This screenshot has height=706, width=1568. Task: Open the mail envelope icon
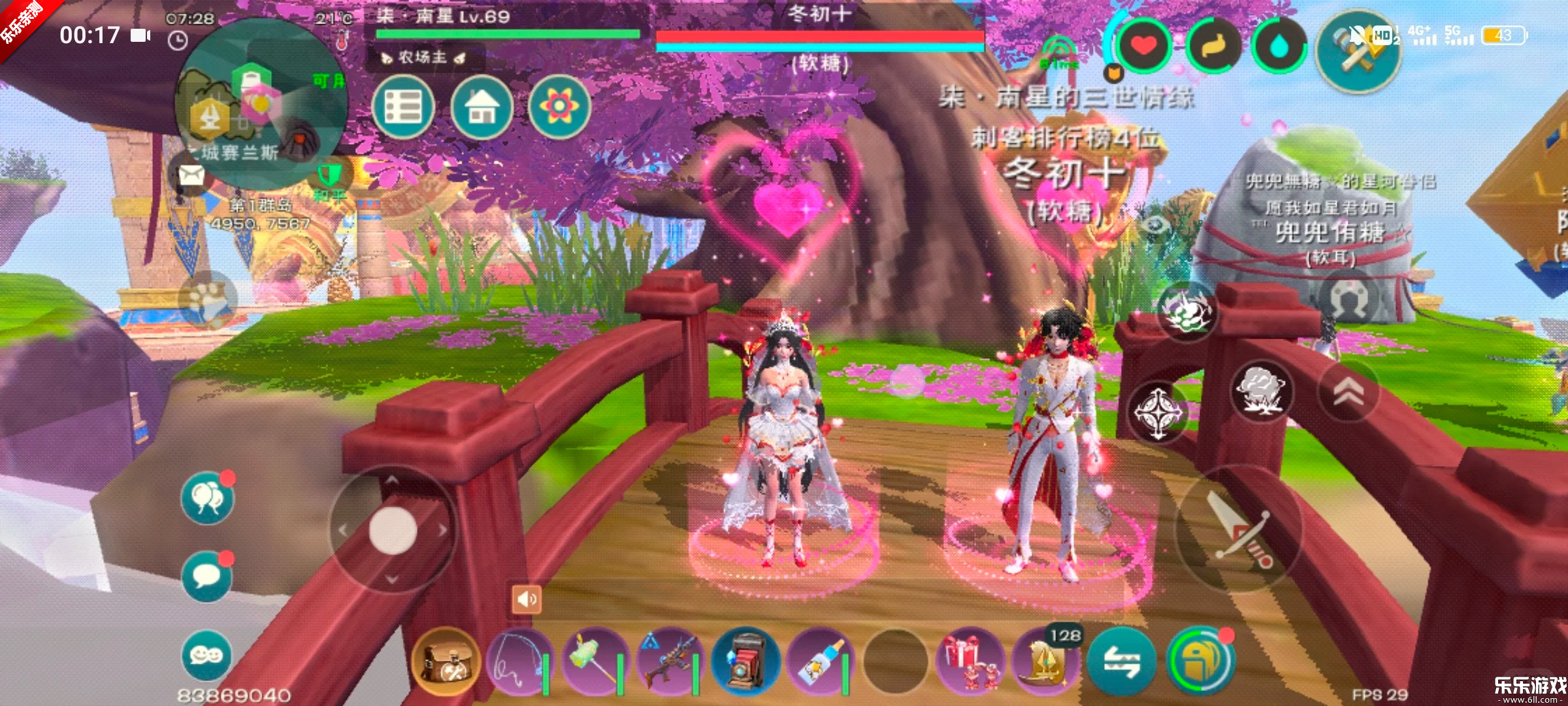click(x=191, y=175)
